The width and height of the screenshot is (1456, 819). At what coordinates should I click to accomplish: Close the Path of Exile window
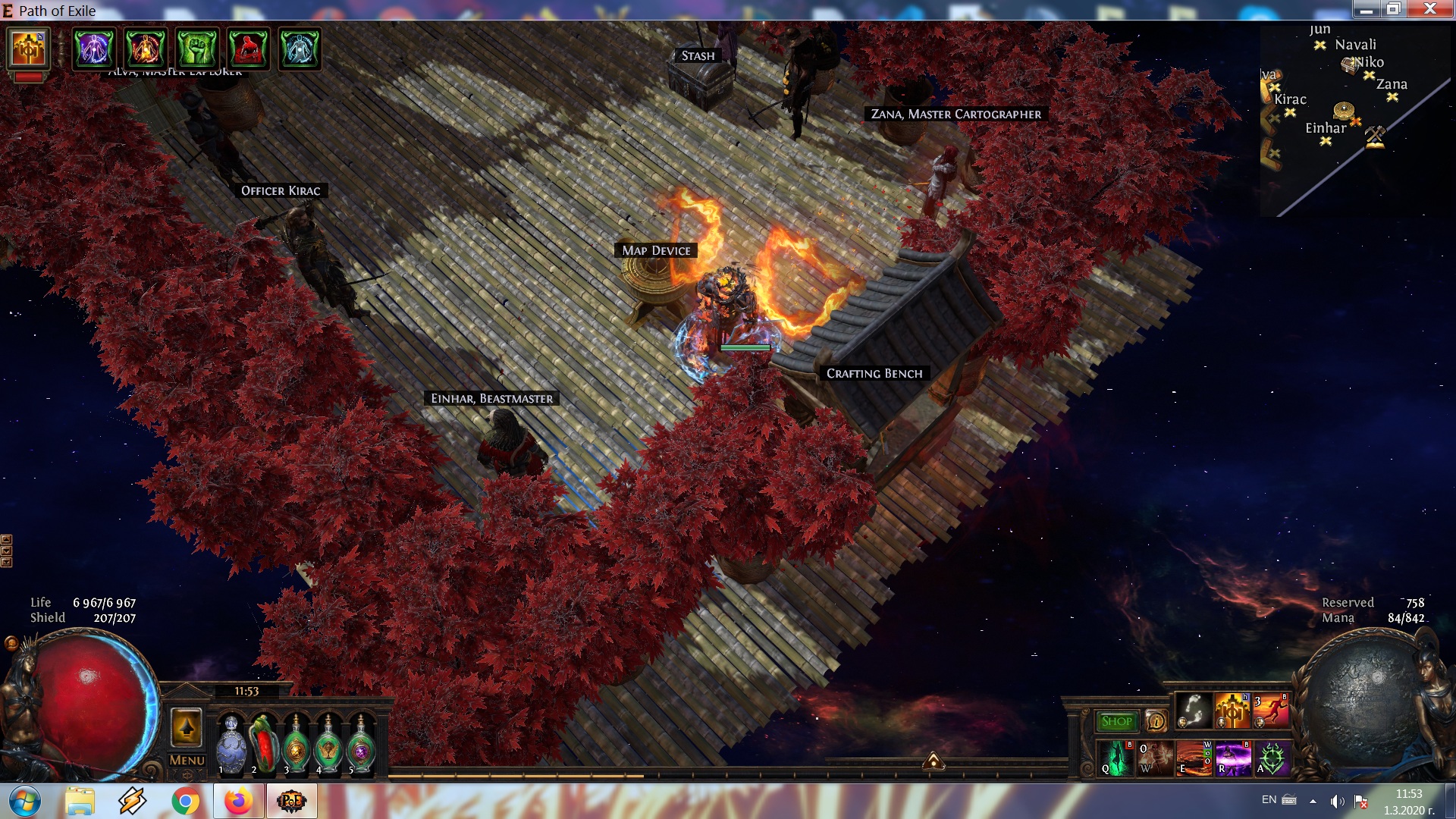[x=1429, y=9]
